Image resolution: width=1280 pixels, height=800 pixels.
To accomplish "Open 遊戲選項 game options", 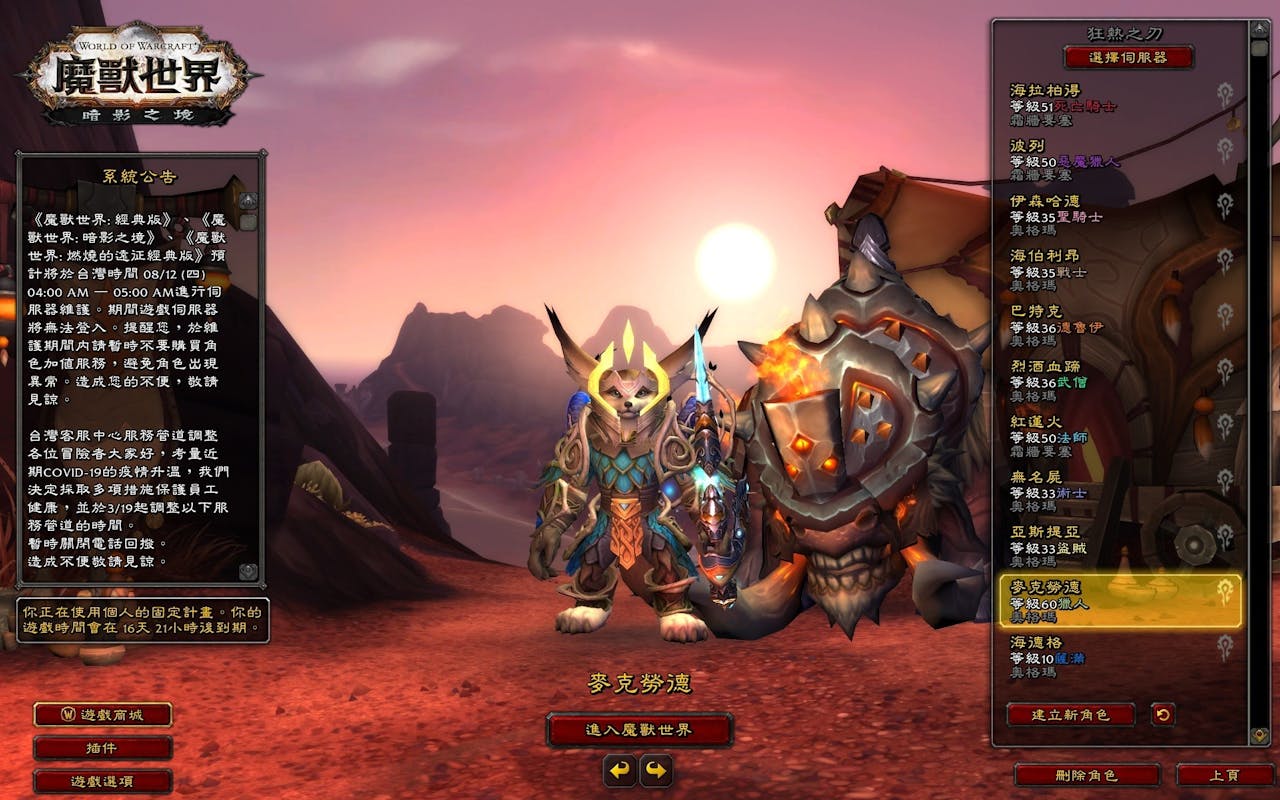I will point(103,781).
